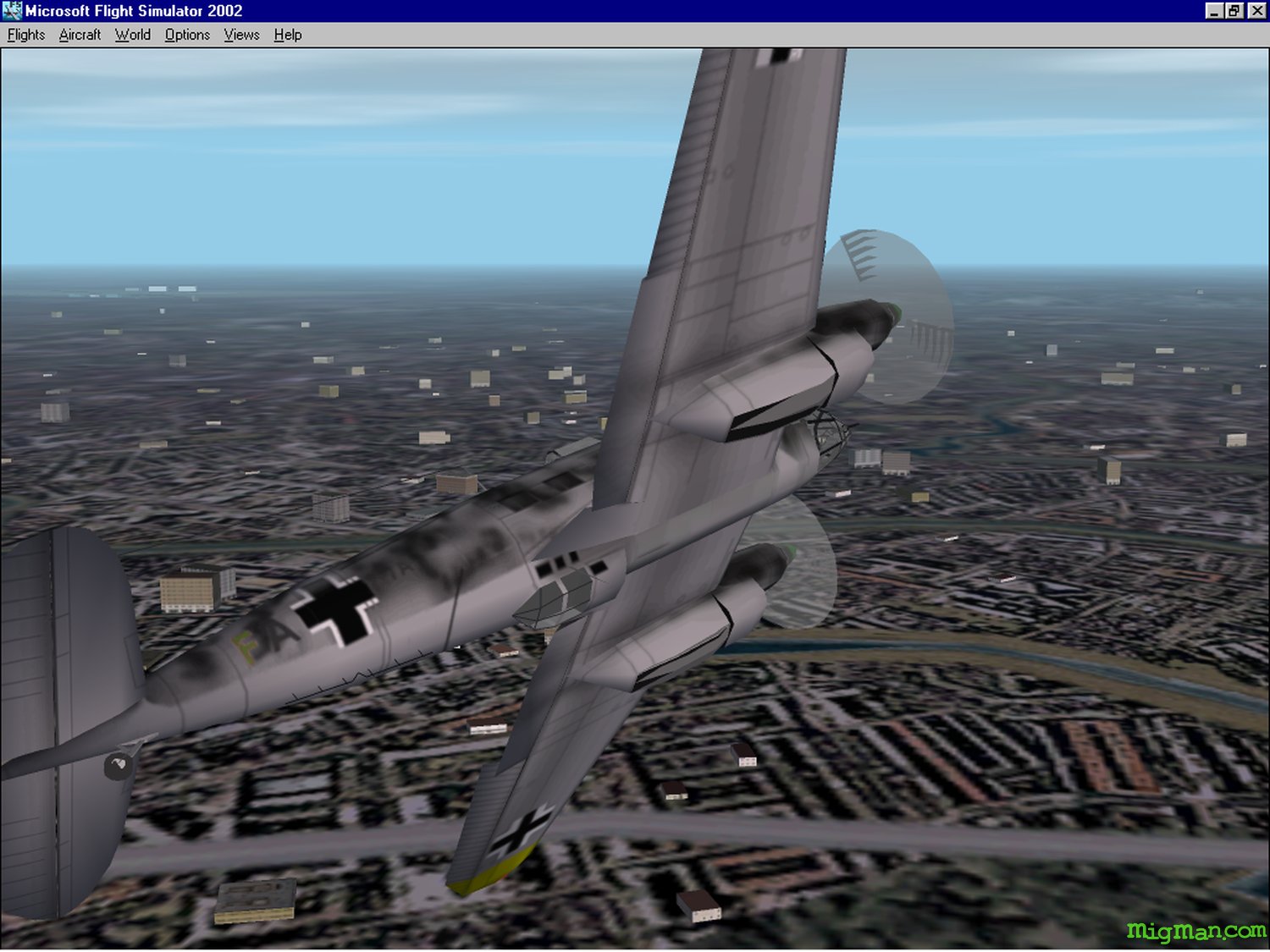
Task: Open the Views menu
Action: 241,35
